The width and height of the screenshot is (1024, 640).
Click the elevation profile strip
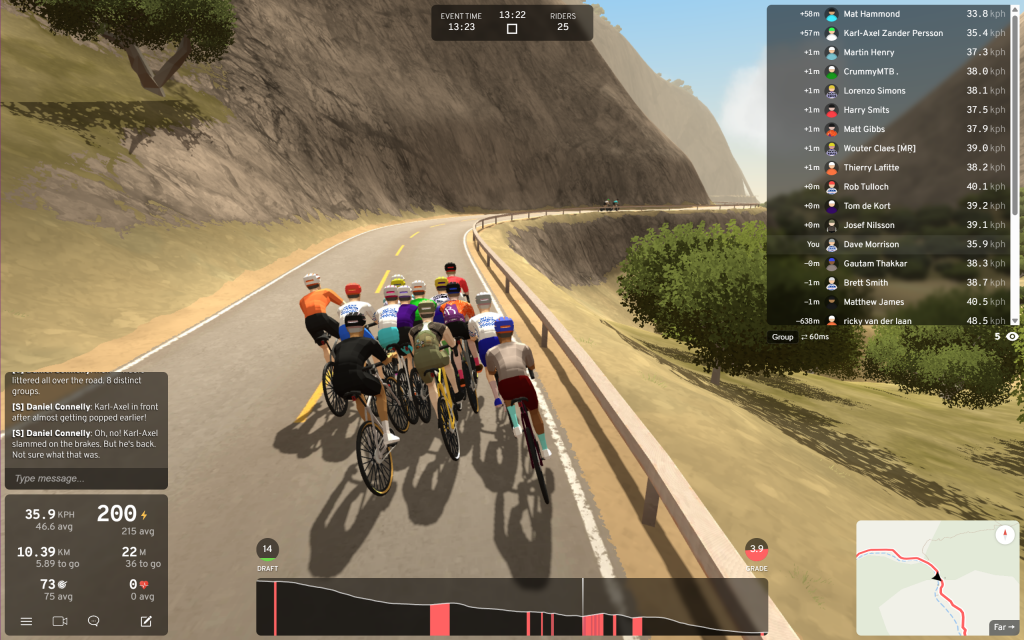(x=511, y=607)
